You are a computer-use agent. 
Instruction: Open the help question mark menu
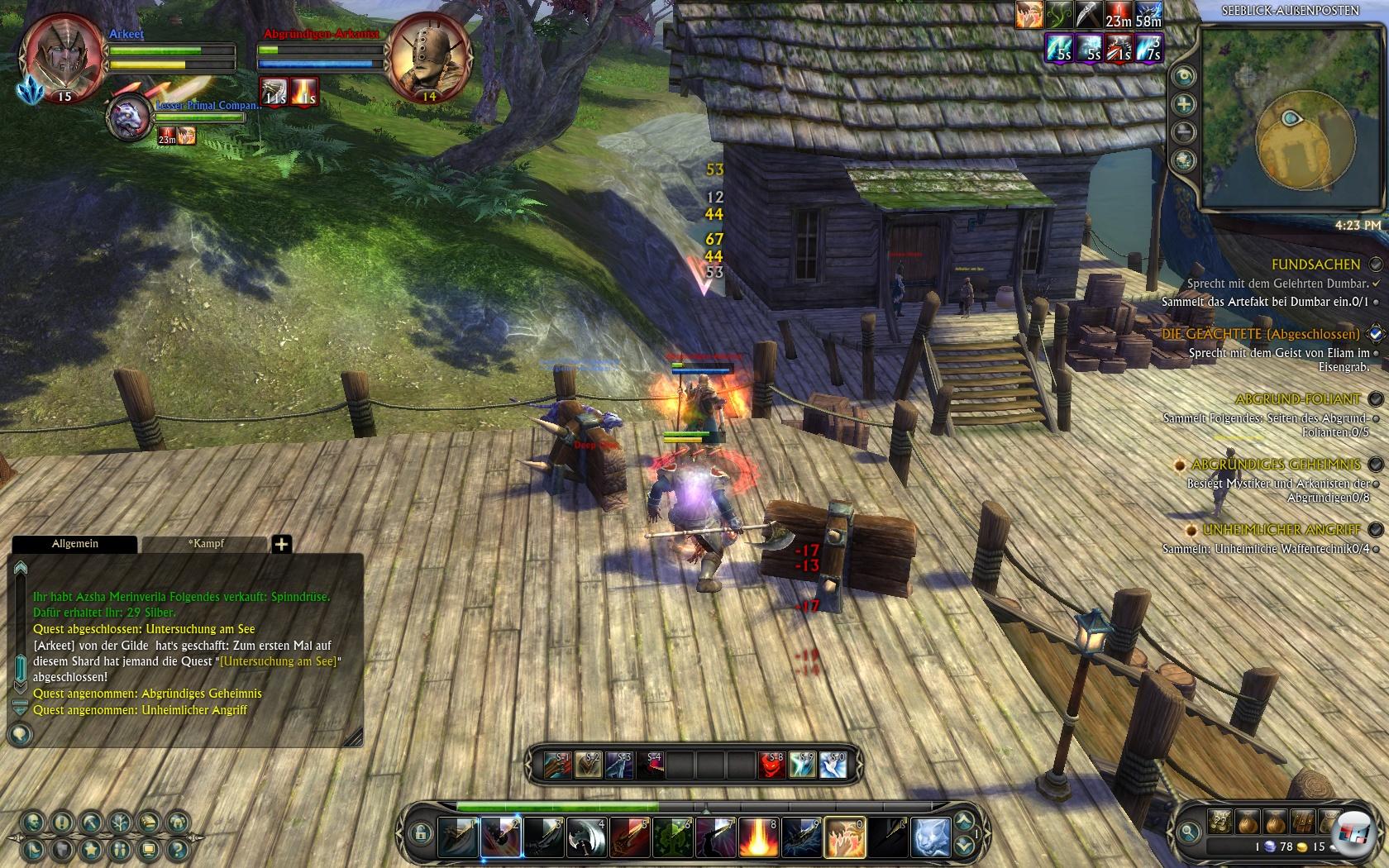178,849
